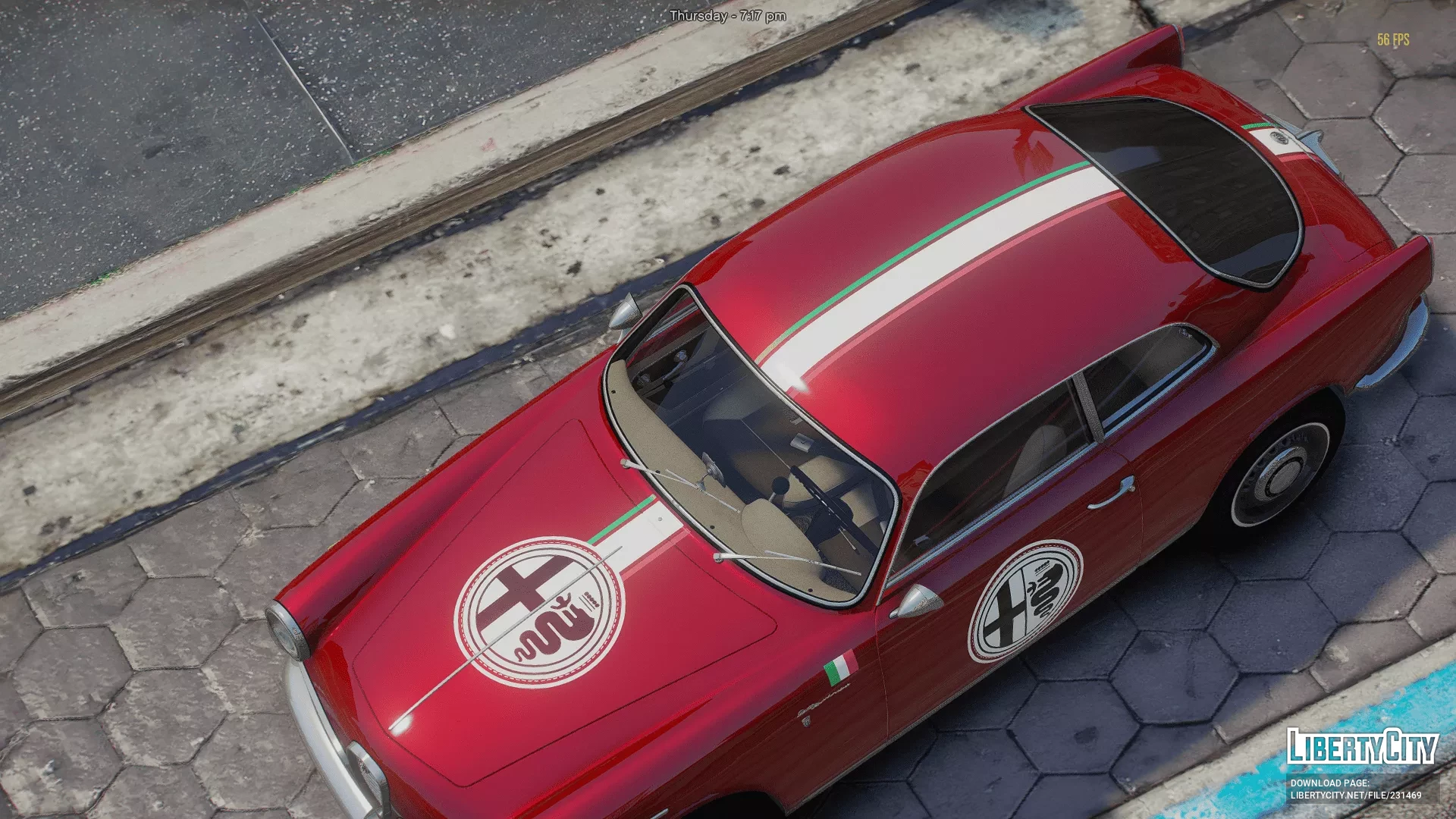Click the LibertyCity watermark logo
Screen dimensions: 1456x819
[1362, 747]
